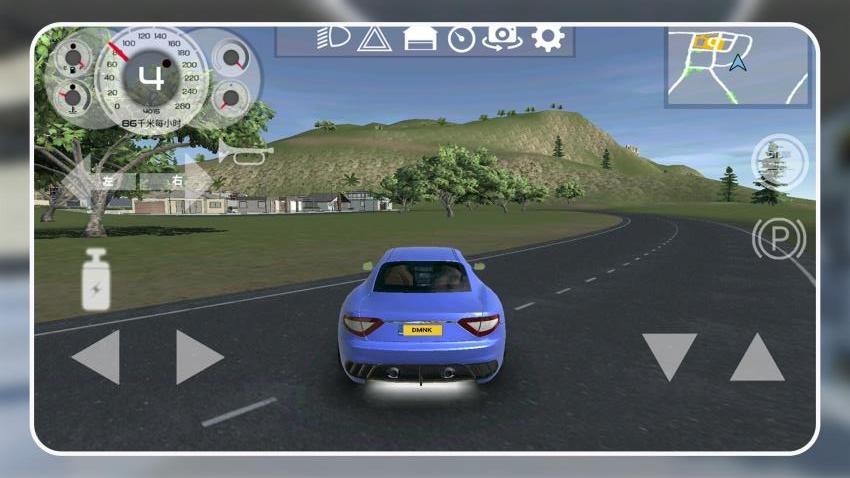Steer right with the right arrow

199,357
